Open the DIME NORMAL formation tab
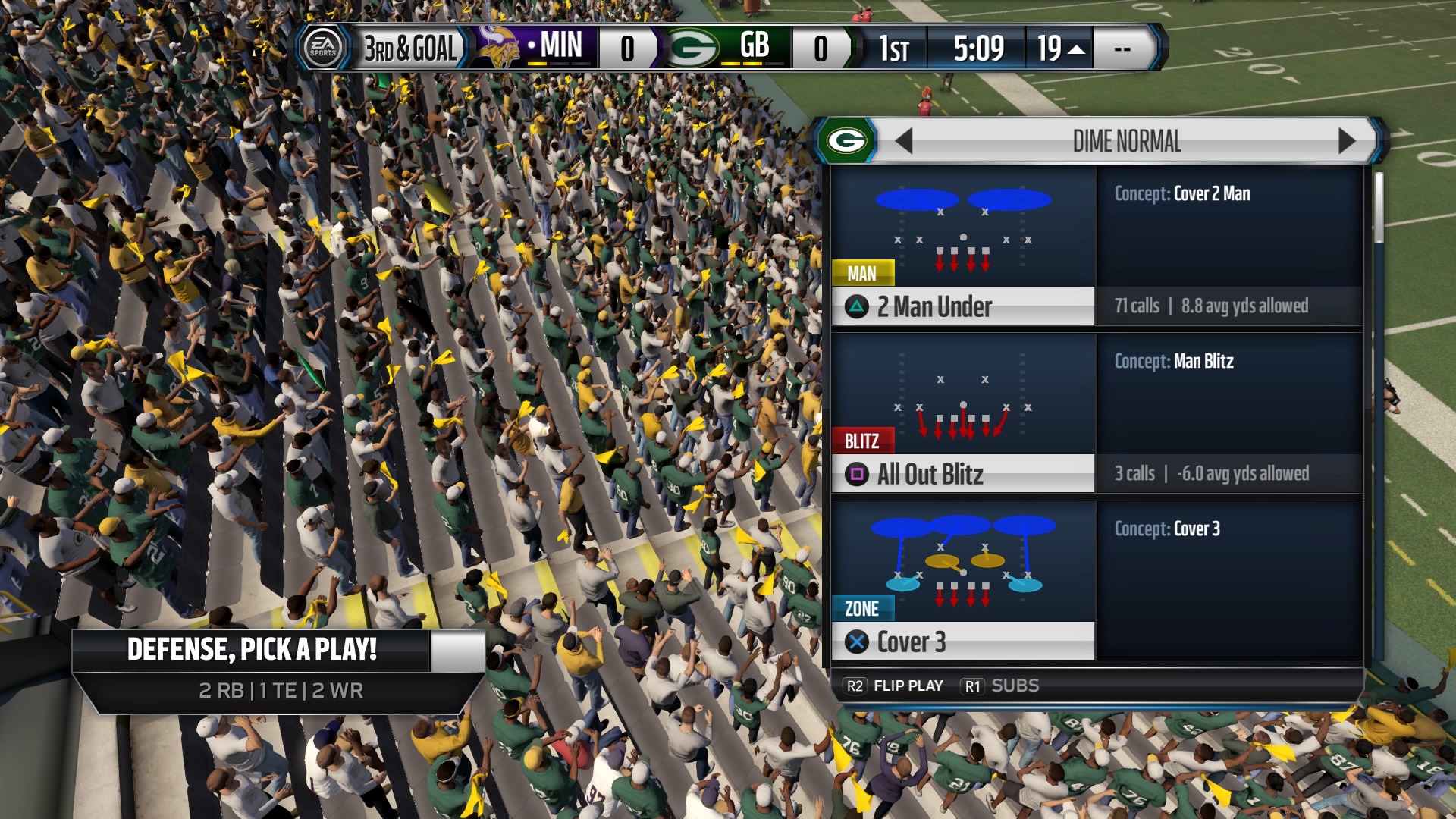This screenshot has width=1456, height=819. [x=1126, y=140]
